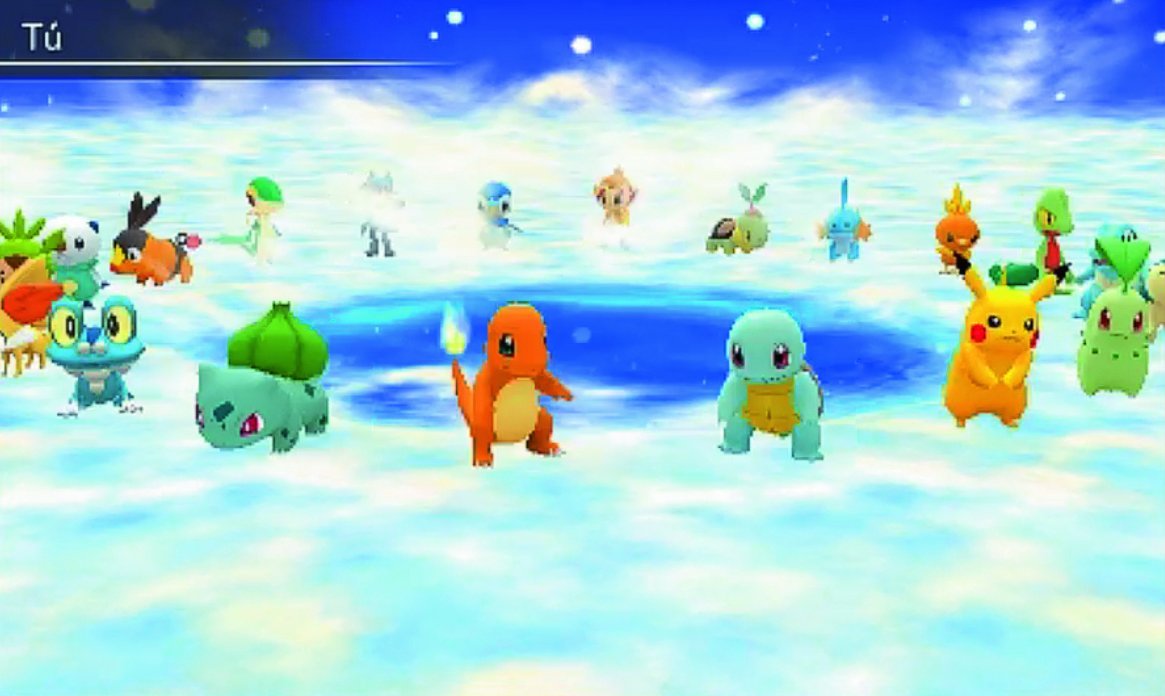This screenshot has height=696, width=1165.
Task: Choose Riolu in the back row
Action: (x=381, y=213)
